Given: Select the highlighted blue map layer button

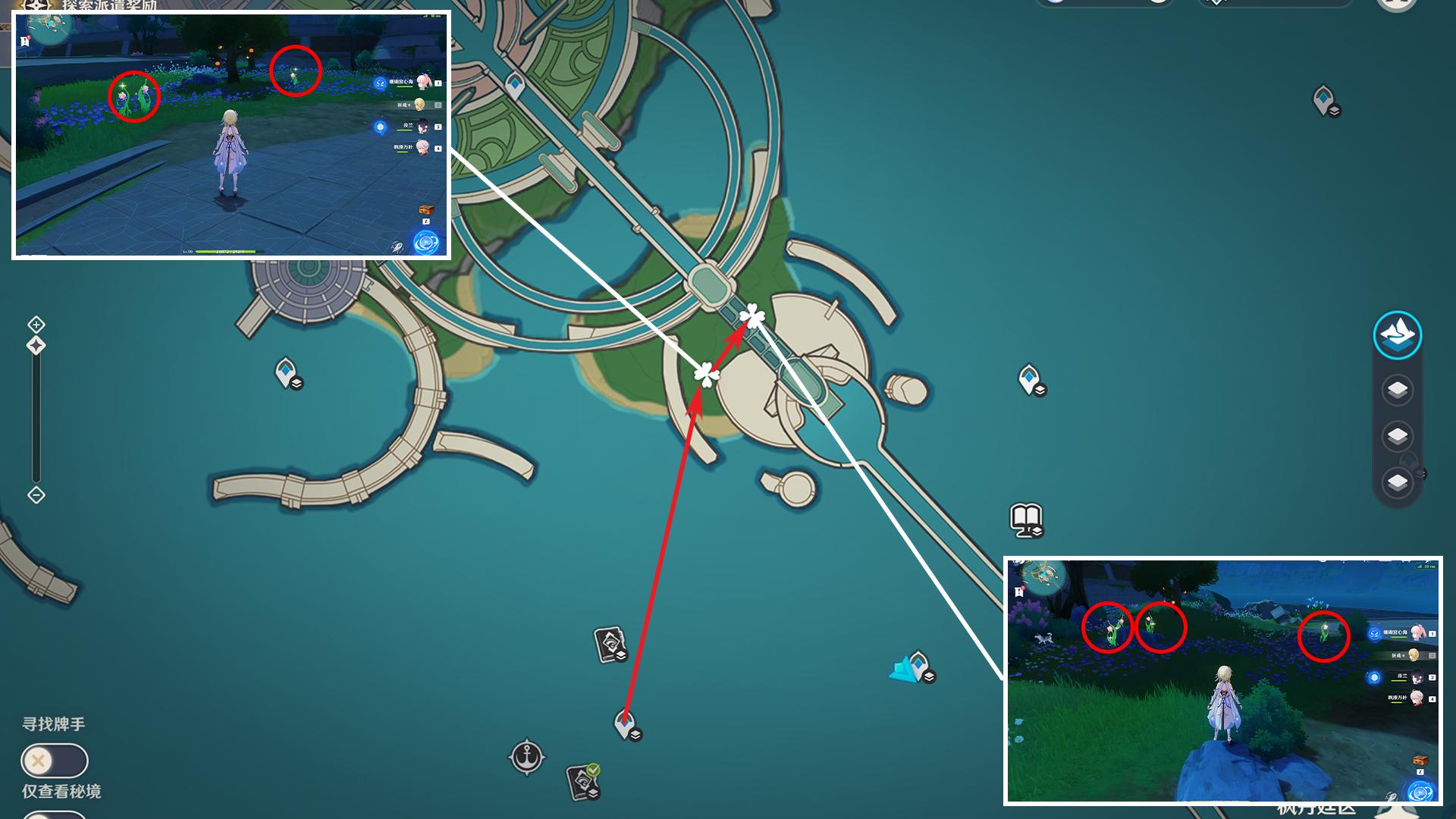Looking at the screenshot, I should 1397,334.
